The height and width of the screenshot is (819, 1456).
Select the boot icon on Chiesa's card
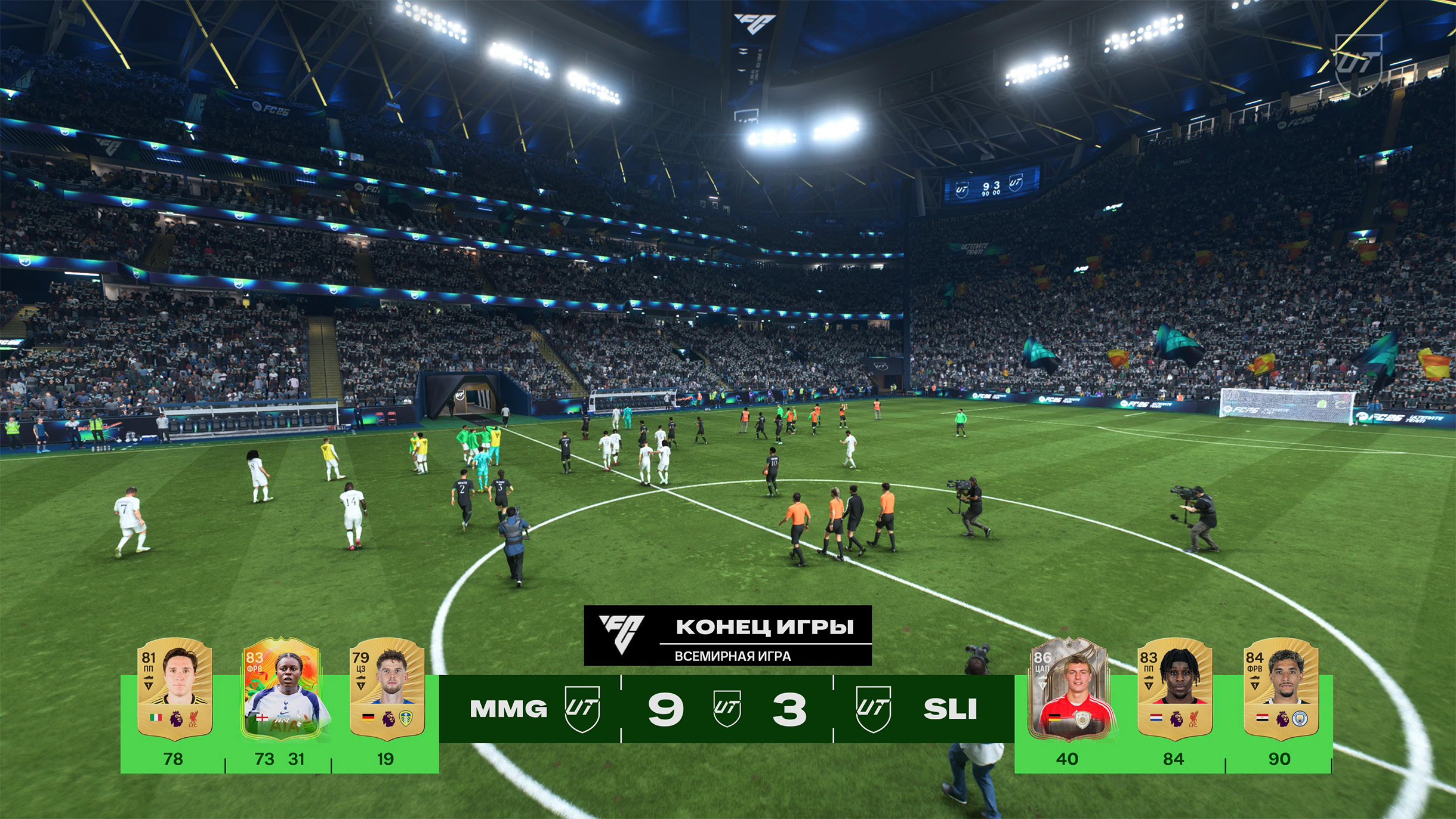149,678
